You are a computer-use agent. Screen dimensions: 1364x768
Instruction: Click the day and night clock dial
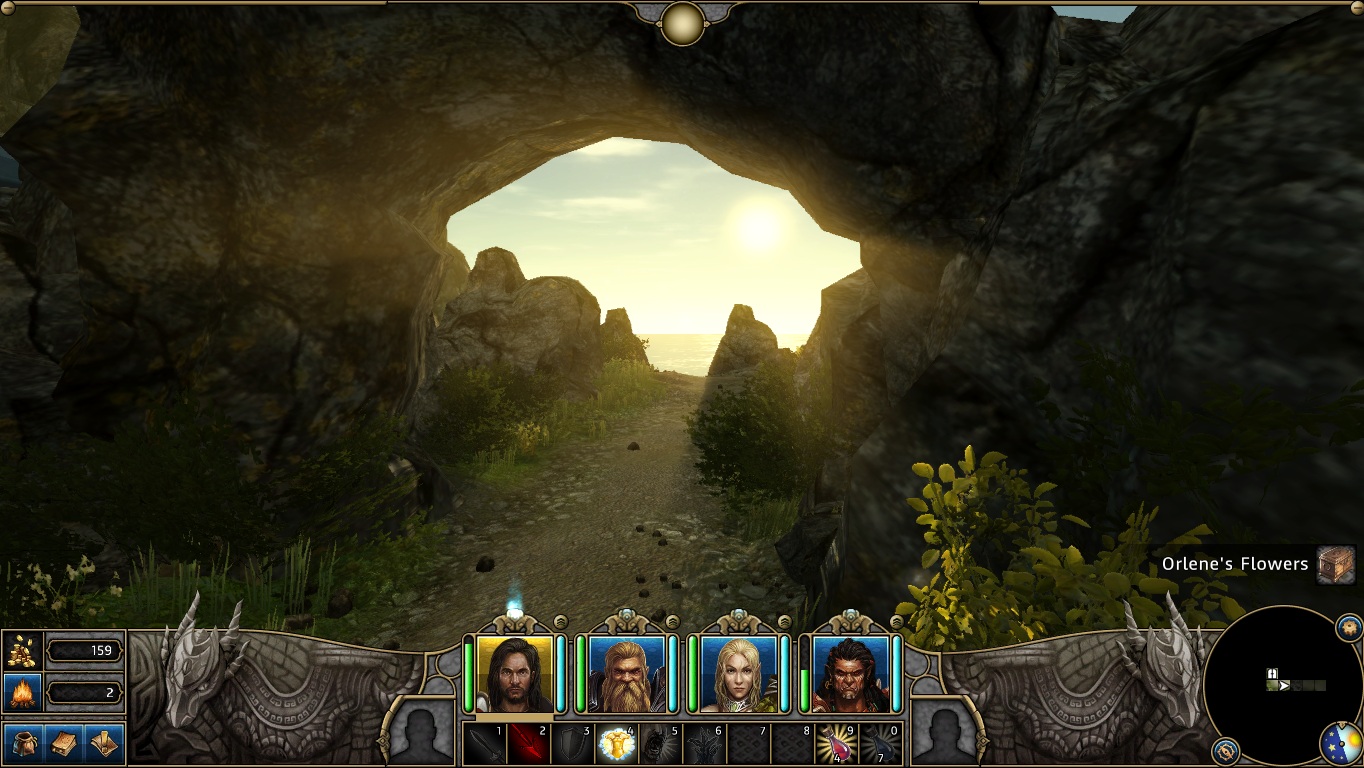pyautogui.click(x=1341, y=743)
